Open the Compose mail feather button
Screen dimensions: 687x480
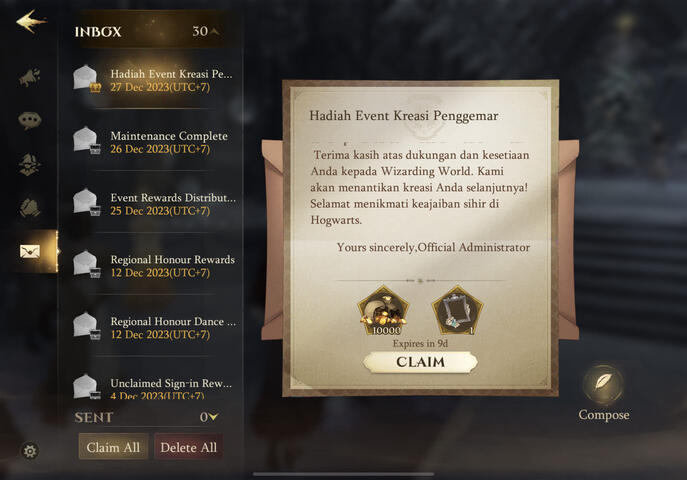tap(603, 385)
